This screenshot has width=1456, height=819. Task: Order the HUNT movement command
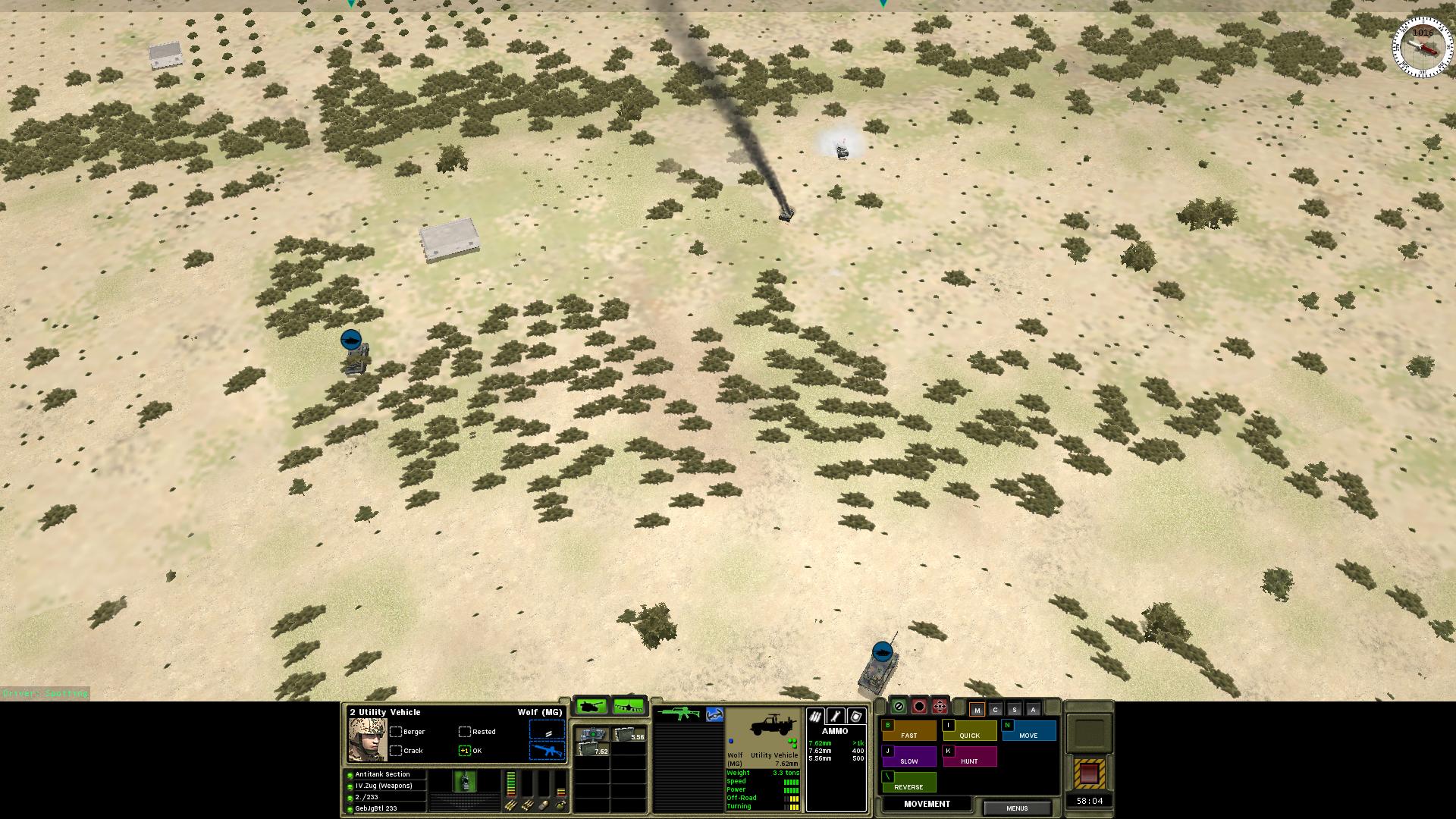click(970, 761)
